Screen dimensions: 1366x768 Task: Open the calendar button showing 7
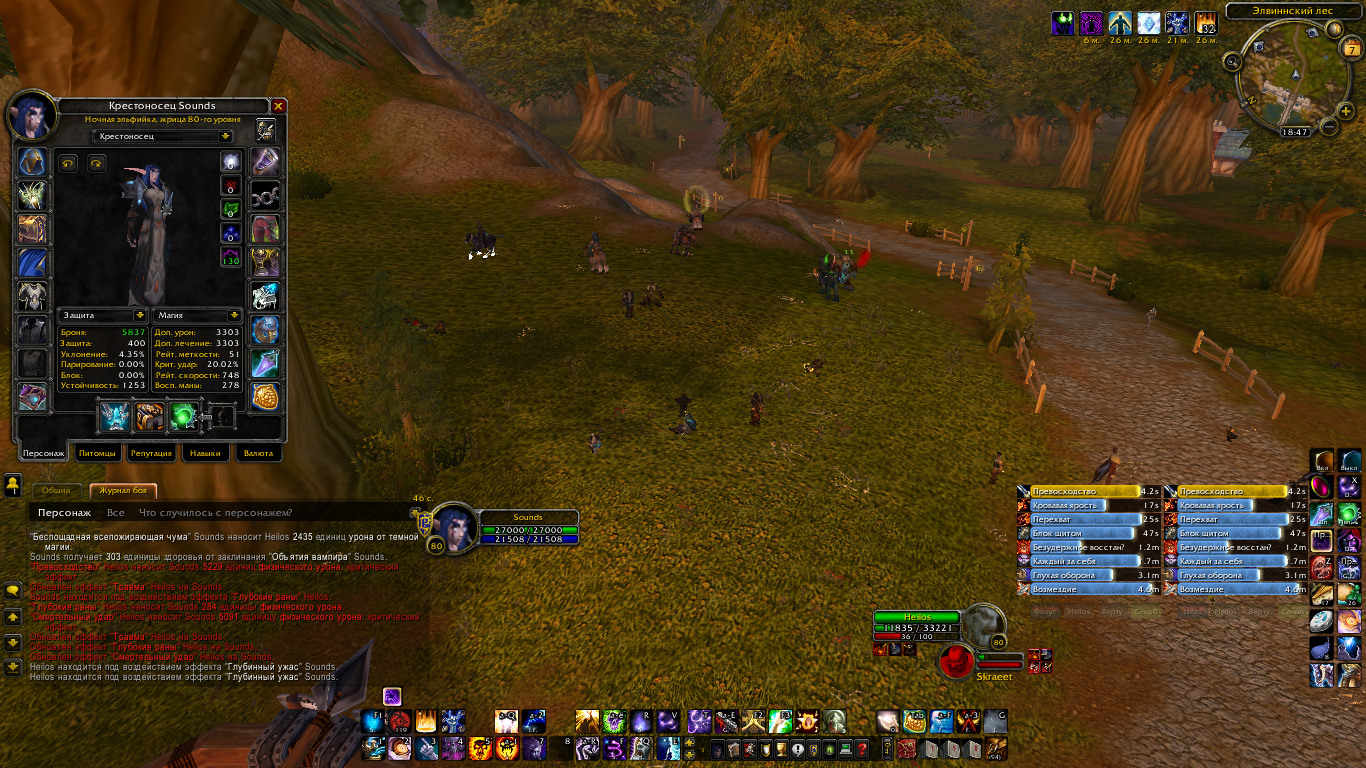coord(1352,49)
